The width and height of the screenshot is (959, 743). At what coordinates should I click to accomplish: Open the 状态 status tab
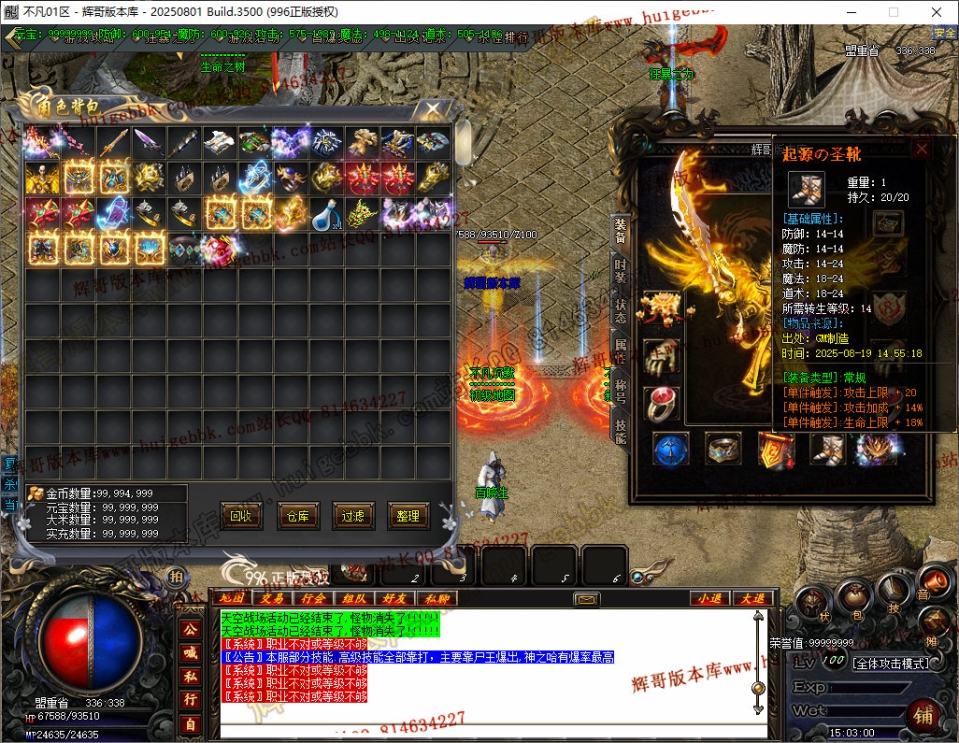620,309
